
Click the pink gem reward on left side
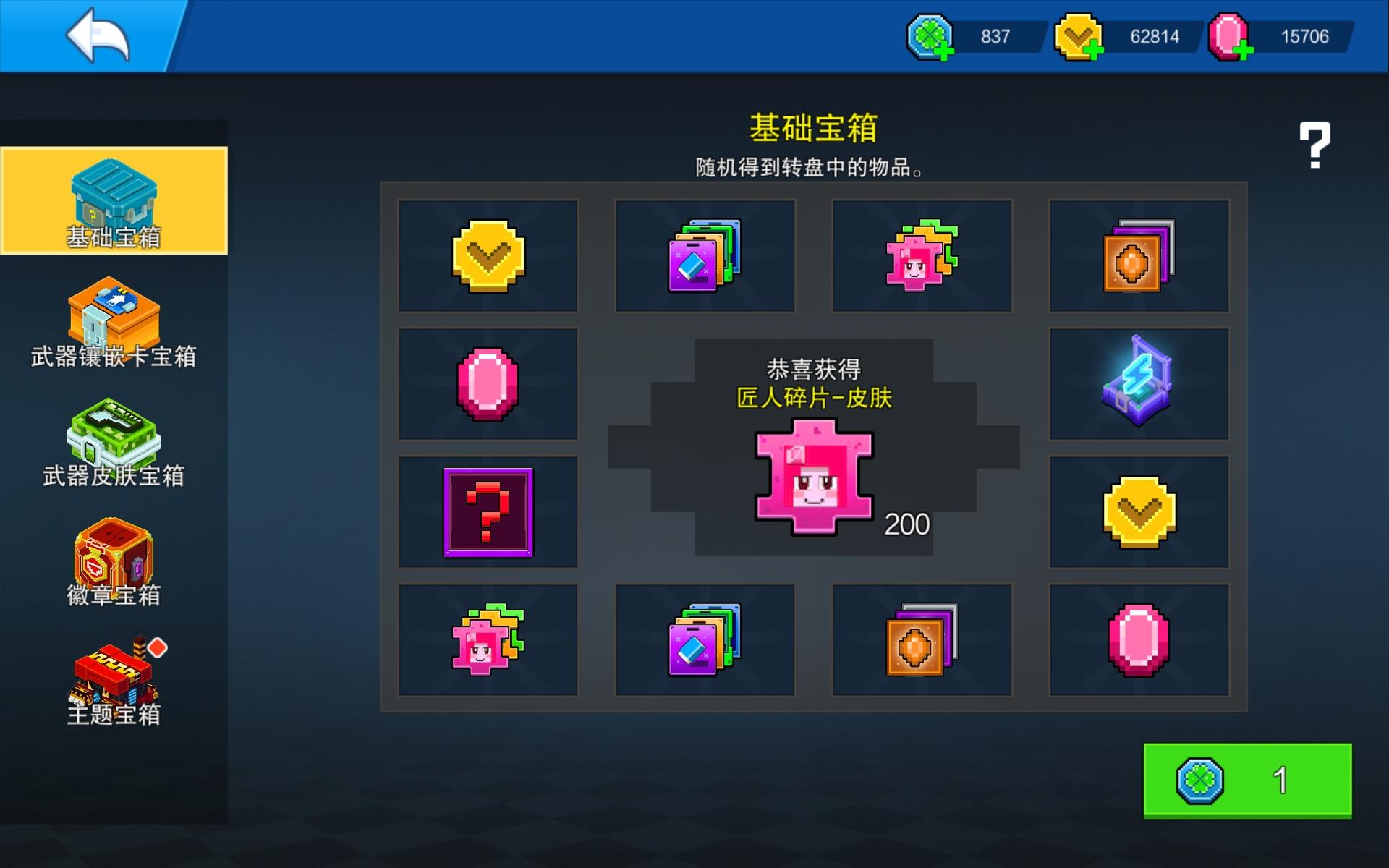click(488, 382)
